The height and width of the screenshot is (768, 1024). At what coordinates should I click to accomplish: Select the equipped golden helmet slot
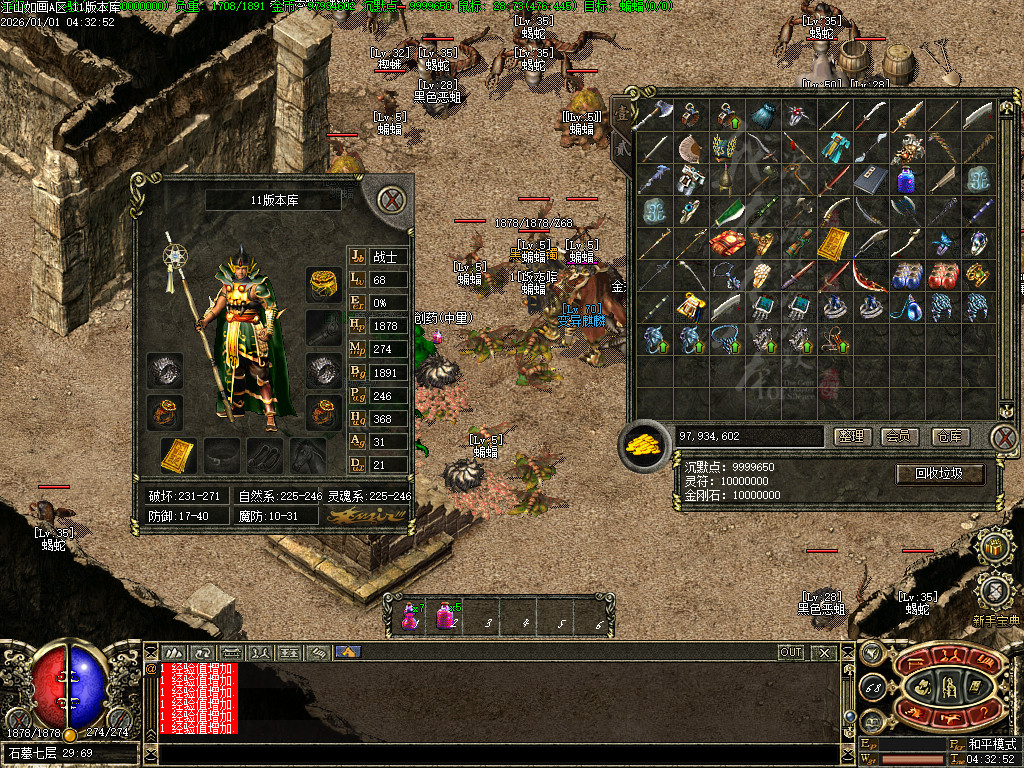pos(322,284)
